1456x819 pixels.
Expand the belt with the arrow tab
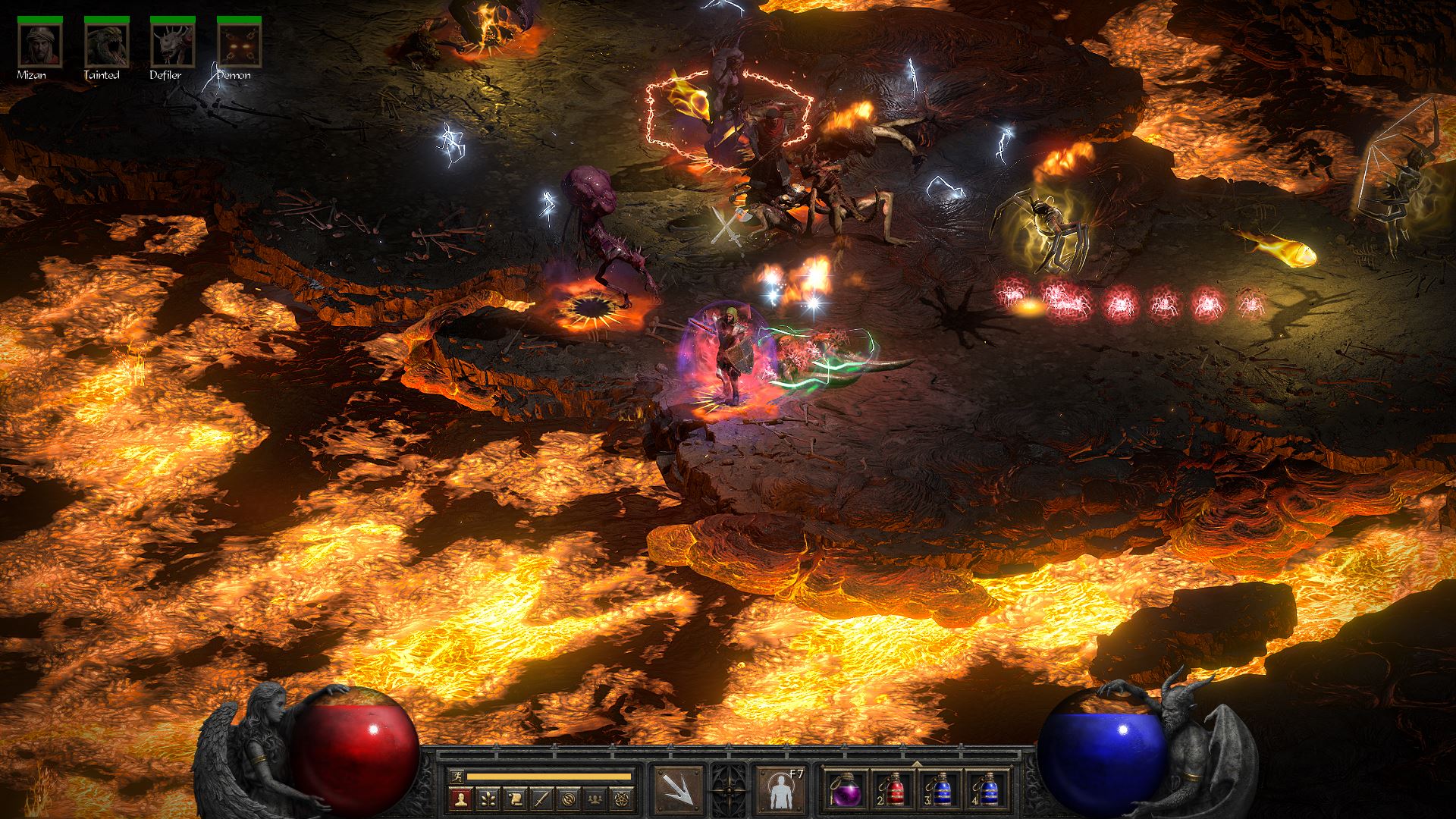coord(917,763)
